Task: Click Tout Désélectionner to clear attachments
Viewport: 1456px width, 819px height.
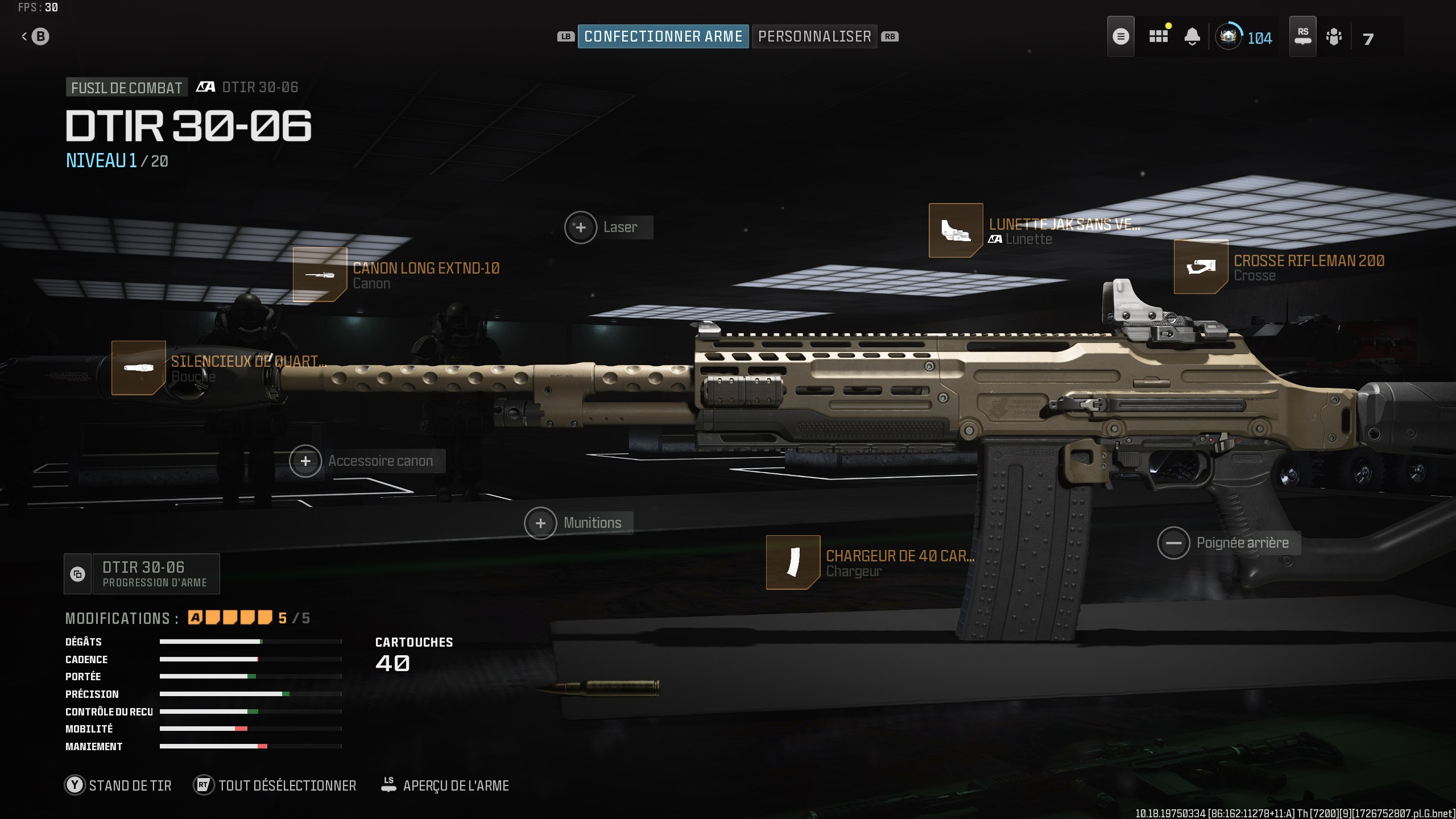Action: (x=275, y=785)
